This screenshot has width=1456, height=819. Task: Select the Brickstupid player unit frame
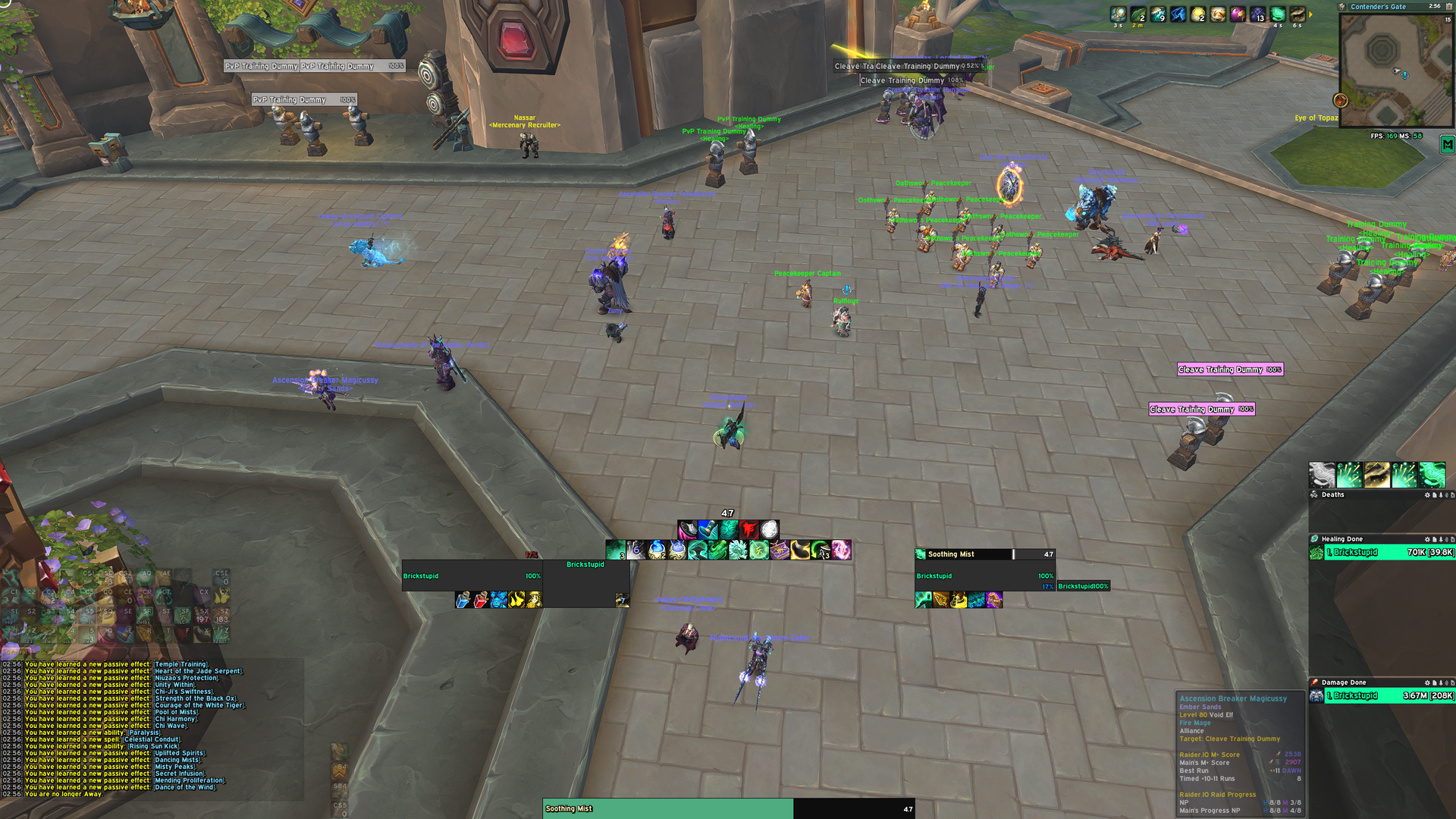click(x=472, y=576)
